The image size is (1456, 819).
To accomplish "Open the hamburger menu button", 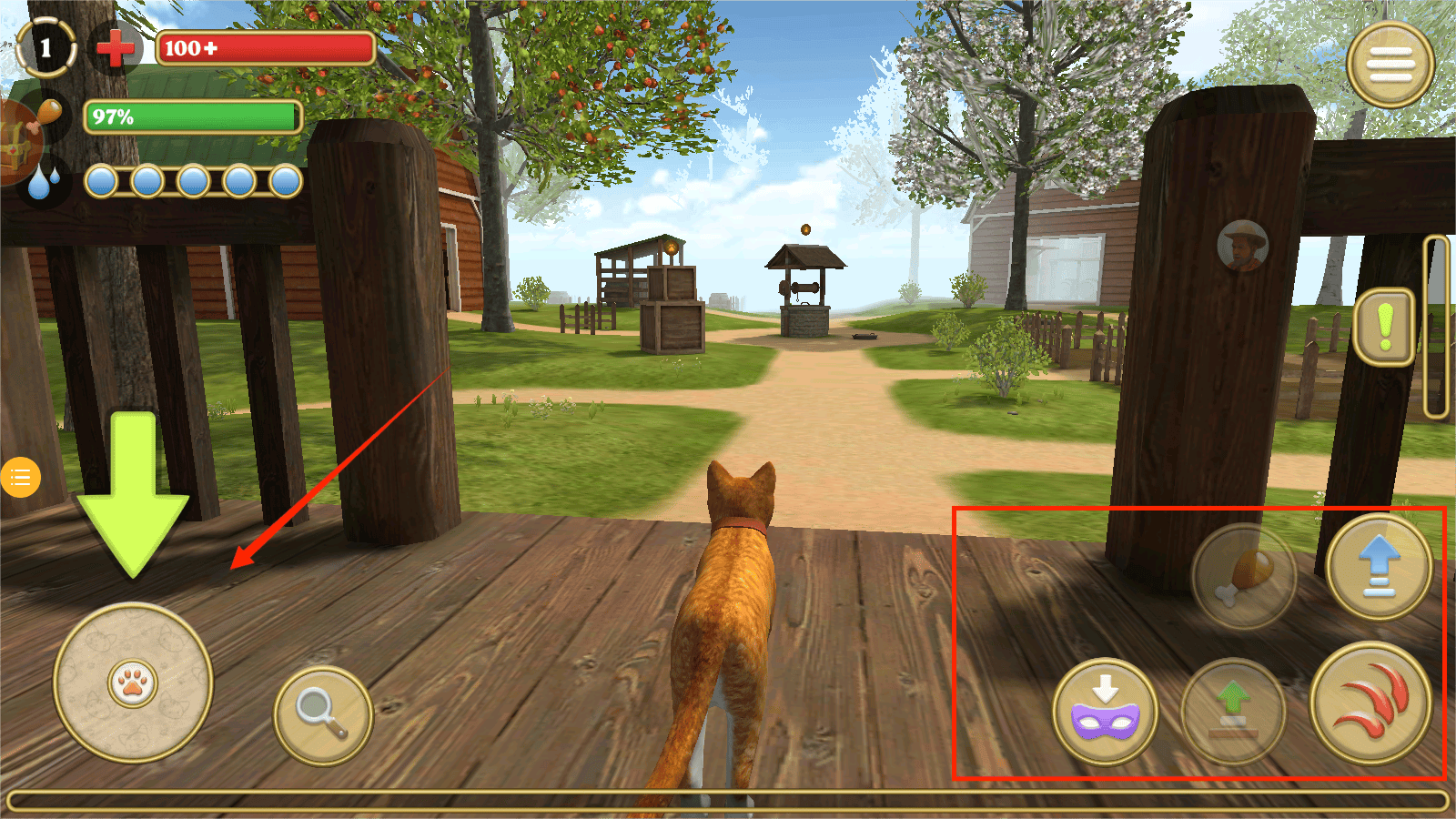I will [x=1390, y=64].
